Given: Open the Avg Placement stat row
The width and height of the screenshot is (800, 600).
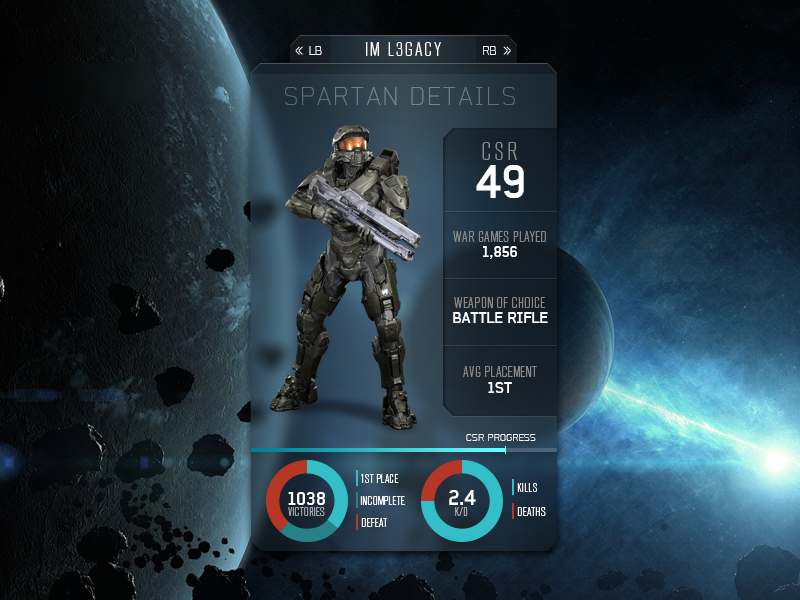Looking at the screenshot, I should [500, 379].
